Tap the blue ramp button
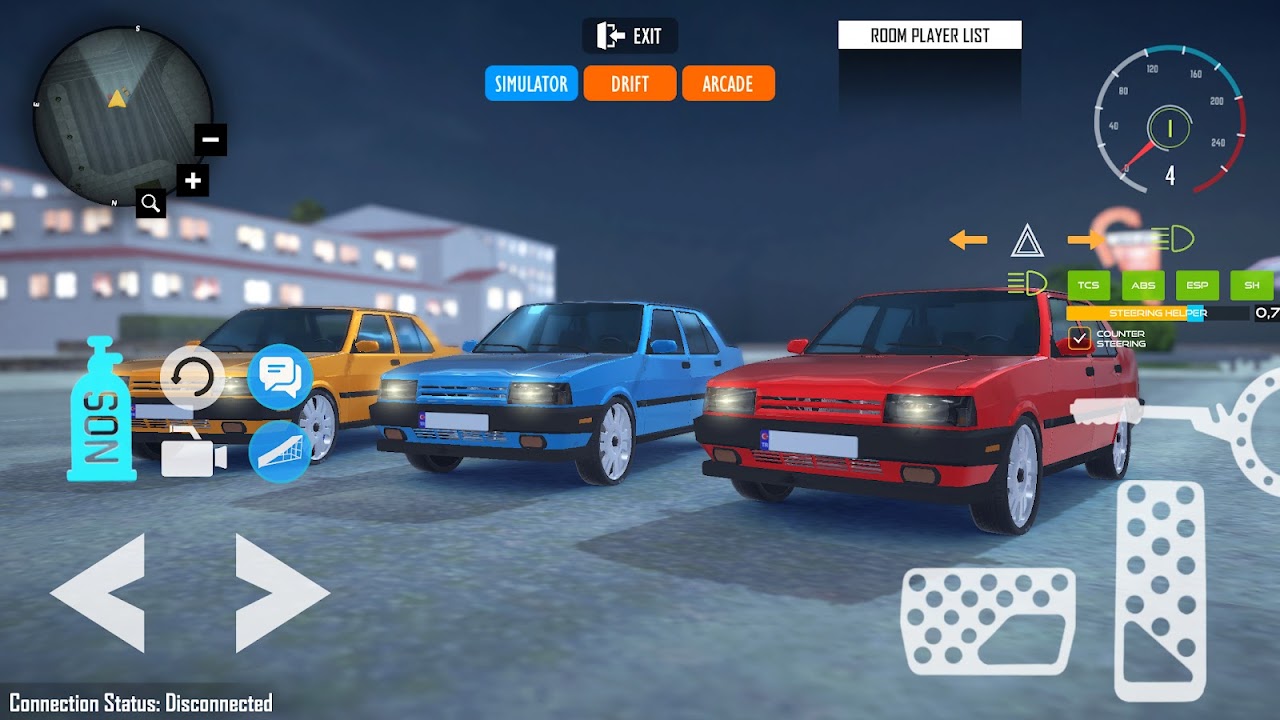1280x720 pixels. 280,451
